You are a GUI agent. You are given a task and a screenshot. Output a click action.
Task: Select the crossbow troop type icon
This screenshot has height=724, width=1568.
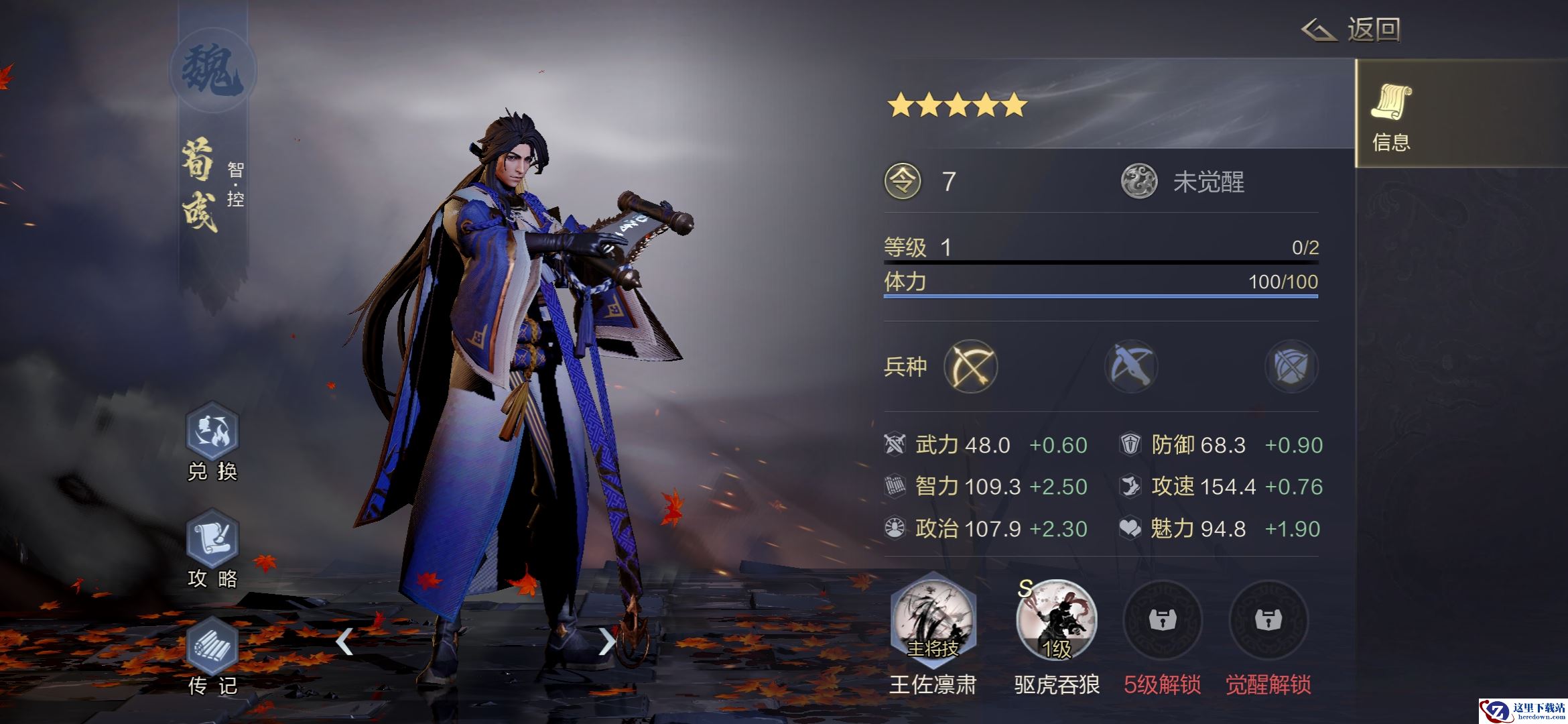click(x=1131, y=367)
